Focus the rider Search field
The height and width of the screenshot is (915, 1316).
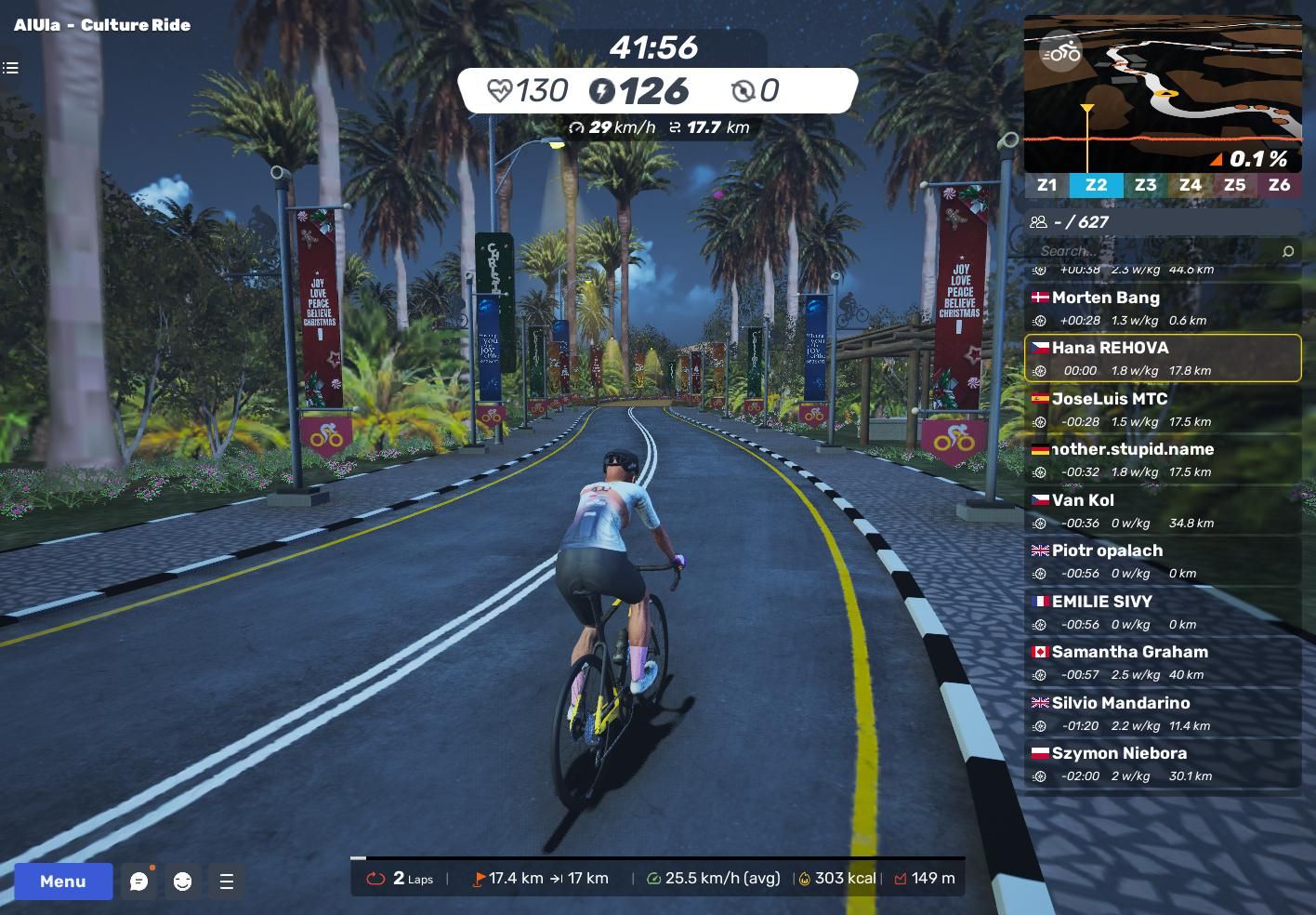[1152, 251]
